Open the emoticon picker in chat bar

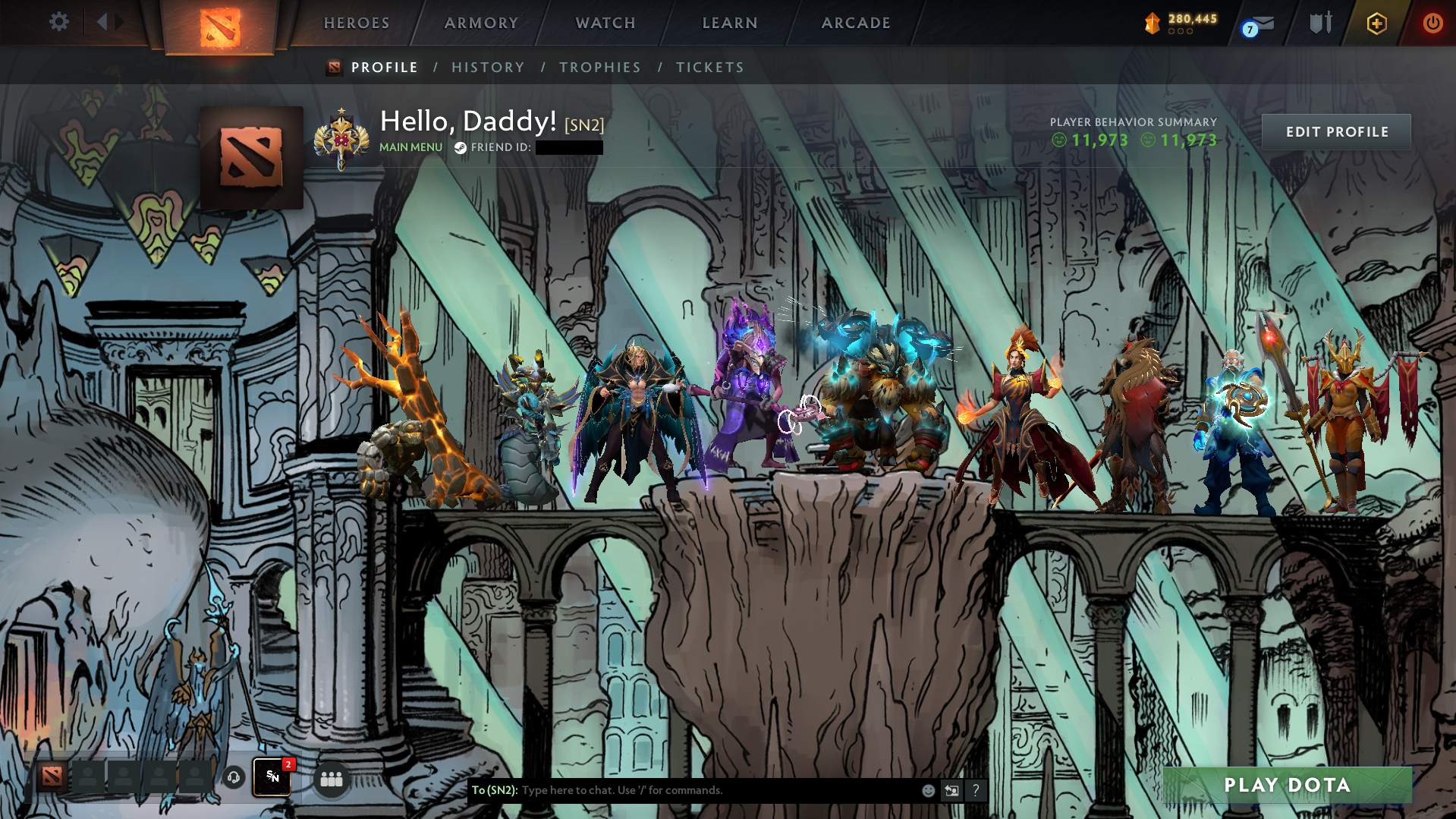[x=927, y=789]
